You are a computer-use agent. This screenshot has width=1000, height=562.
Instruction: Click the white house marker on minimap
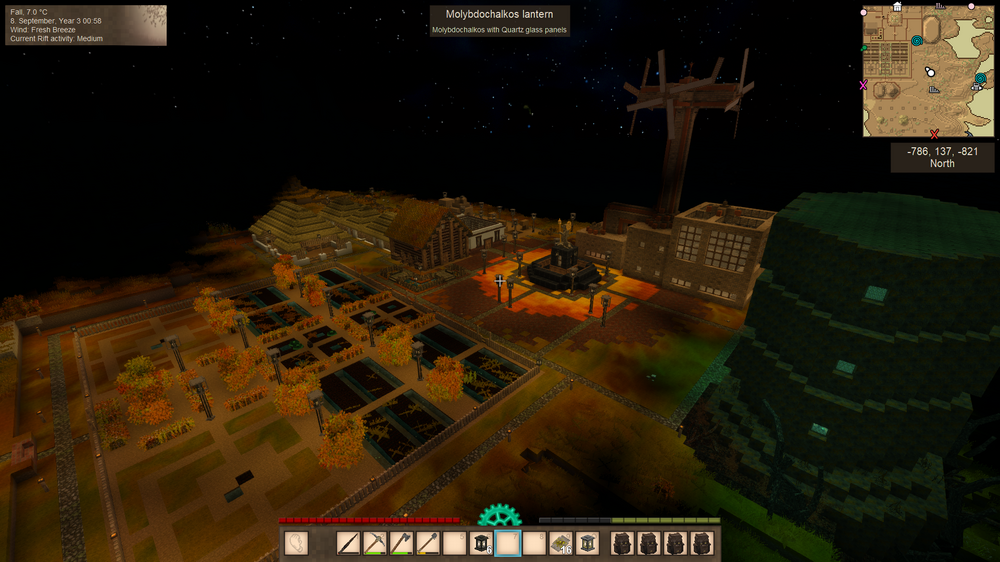tap(897, 7)
